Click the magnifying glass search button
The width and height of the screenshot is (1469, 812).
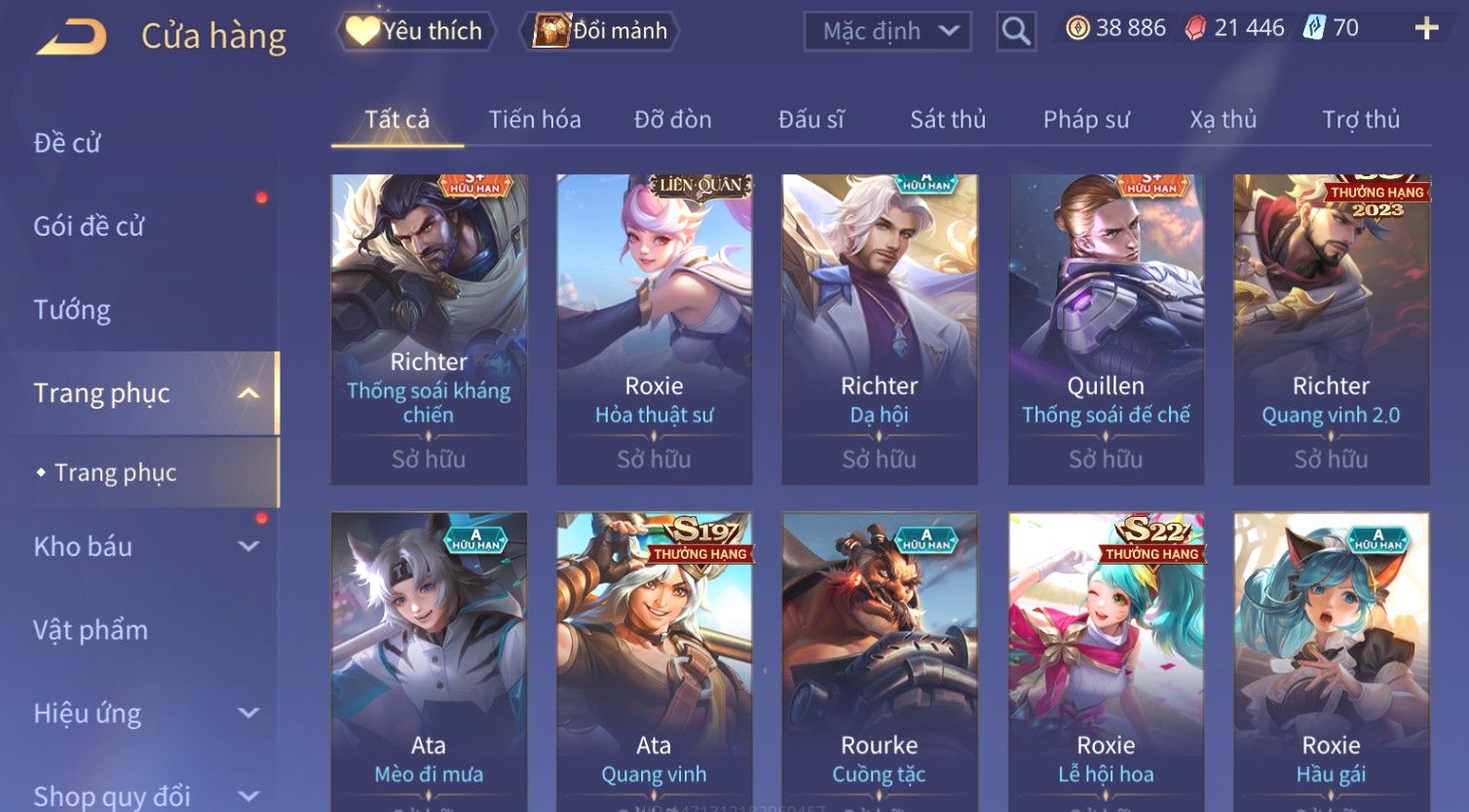coord(1015,32)
